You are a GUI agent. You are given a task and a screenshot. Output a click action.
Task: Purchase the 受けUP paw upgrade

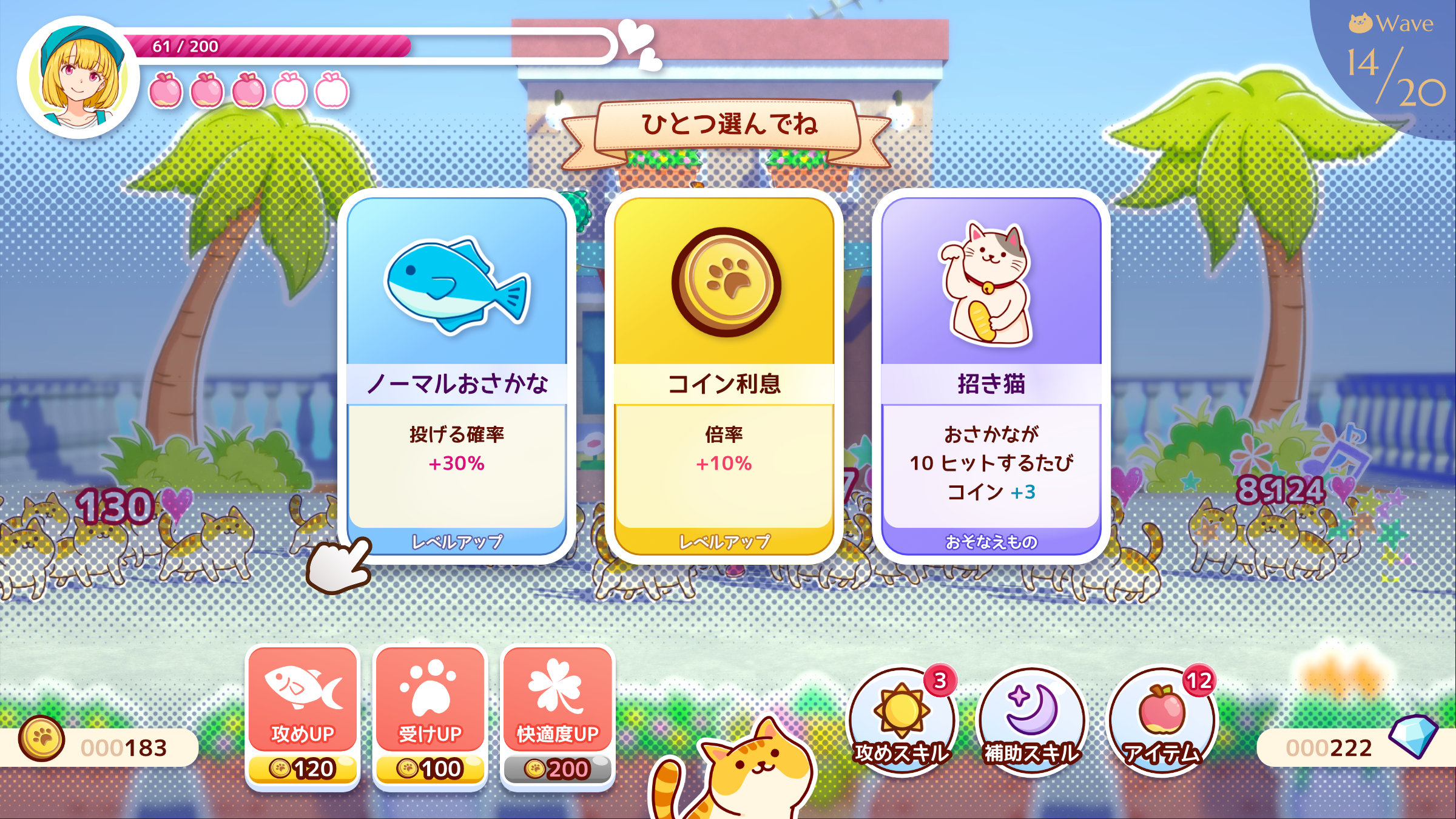click(430, 716)
